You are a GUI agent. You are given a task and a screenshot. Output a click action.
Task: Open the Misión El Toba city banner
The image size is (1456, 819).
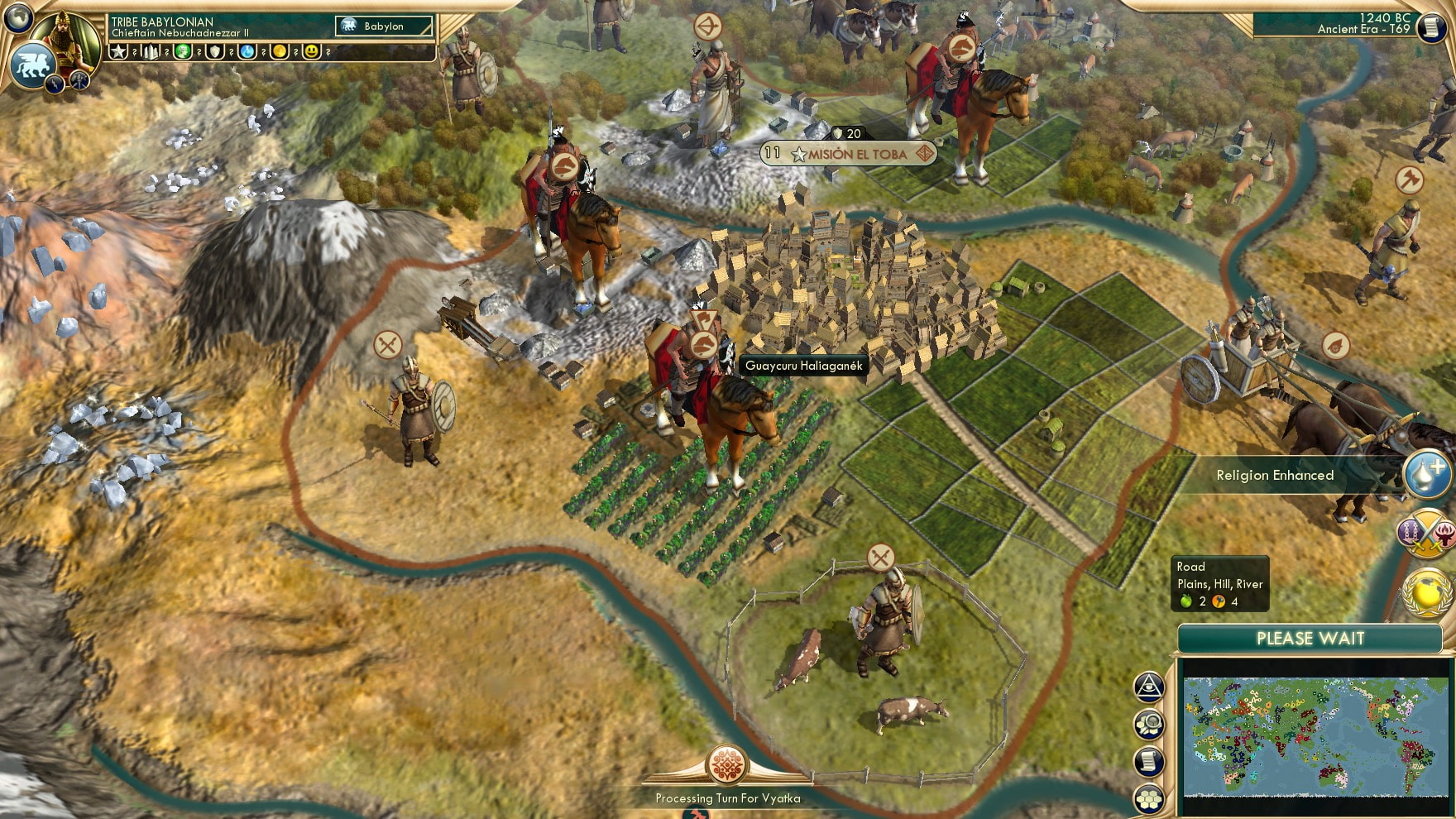tap(849, 154)
